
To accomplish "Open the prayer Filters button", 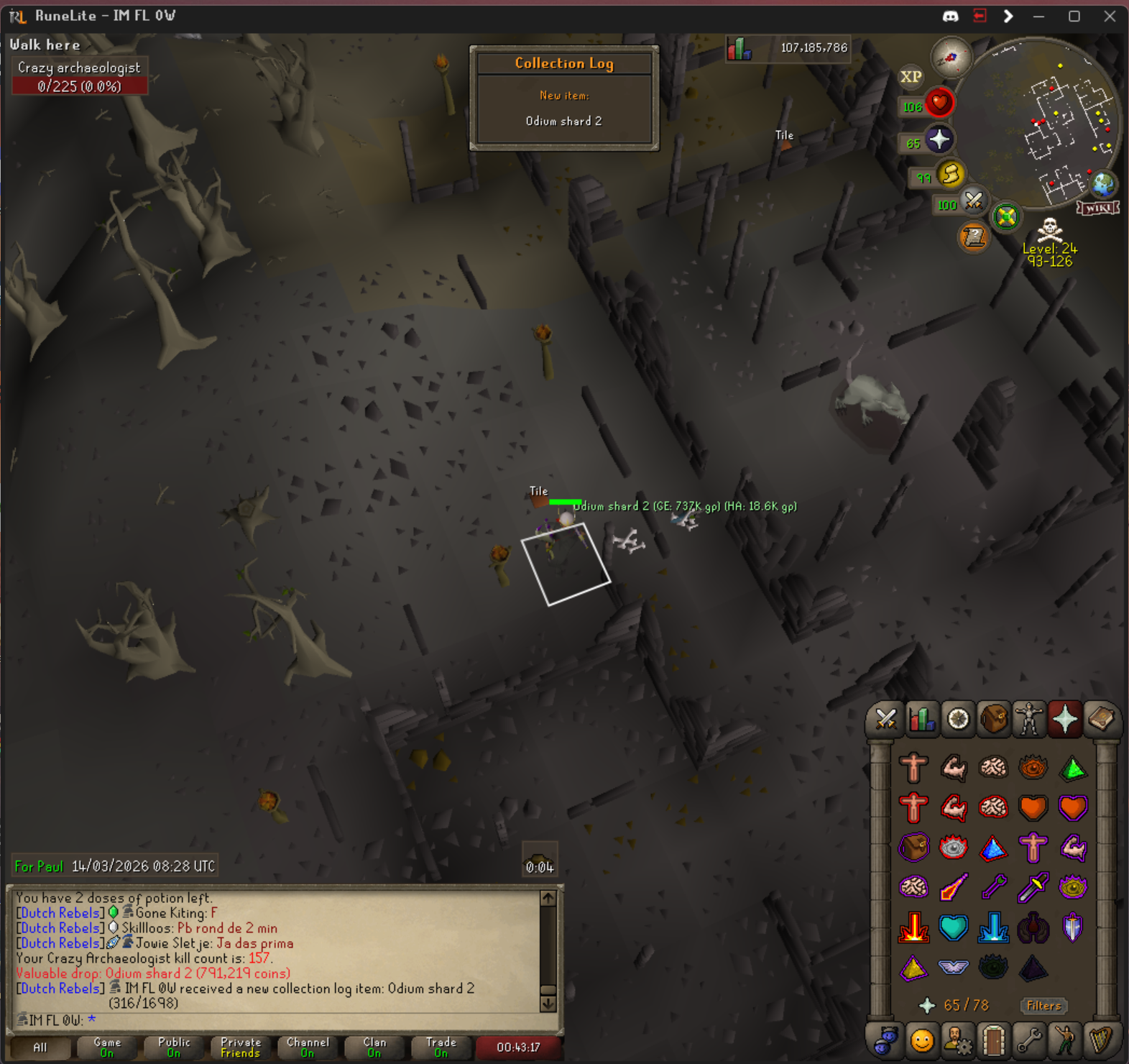I will tap(1043, 1005).
